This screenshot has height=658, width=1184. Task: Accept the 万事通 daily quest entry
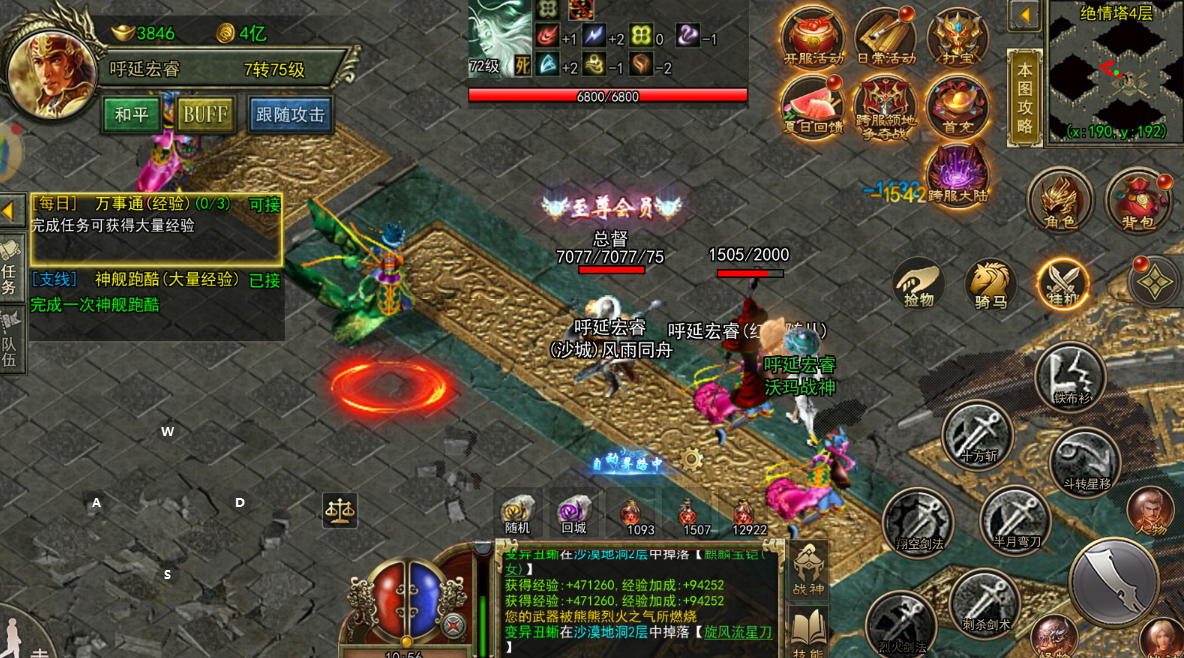coord(155,214)
